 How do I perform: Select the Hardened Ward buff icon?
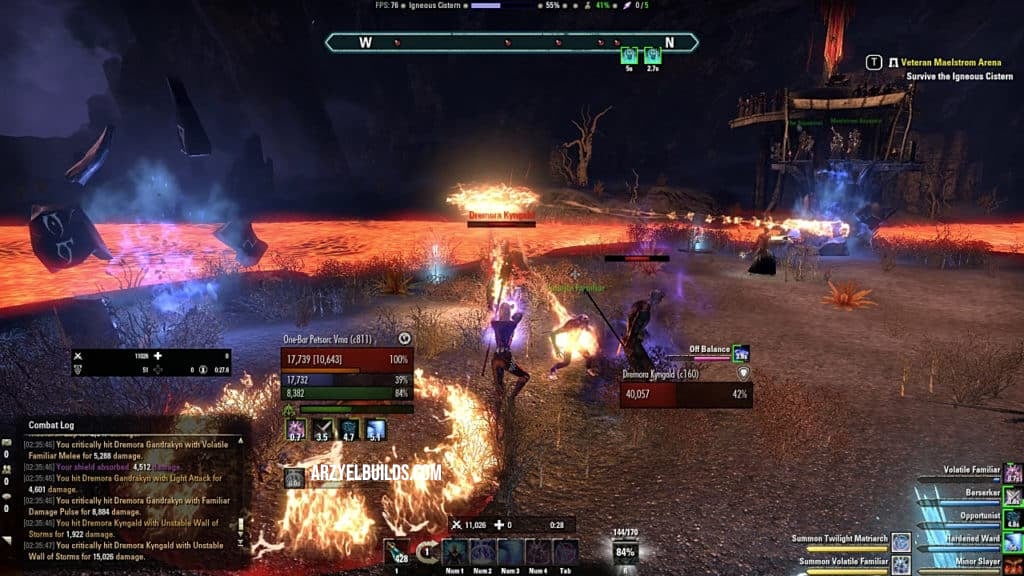(x=1013, y=541)
